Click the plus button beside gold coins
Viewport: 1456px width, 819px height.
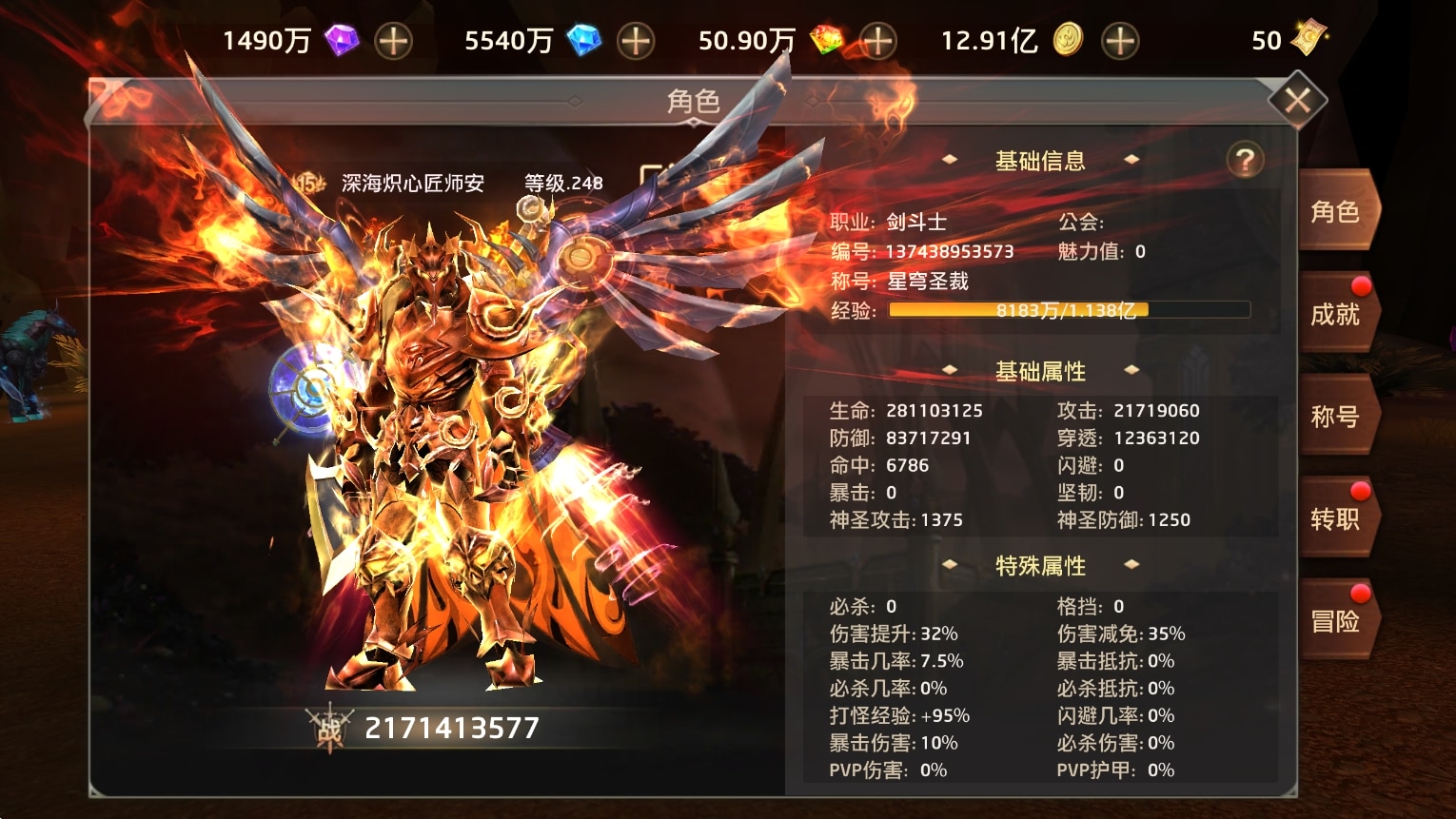(x=1120, y=42)
